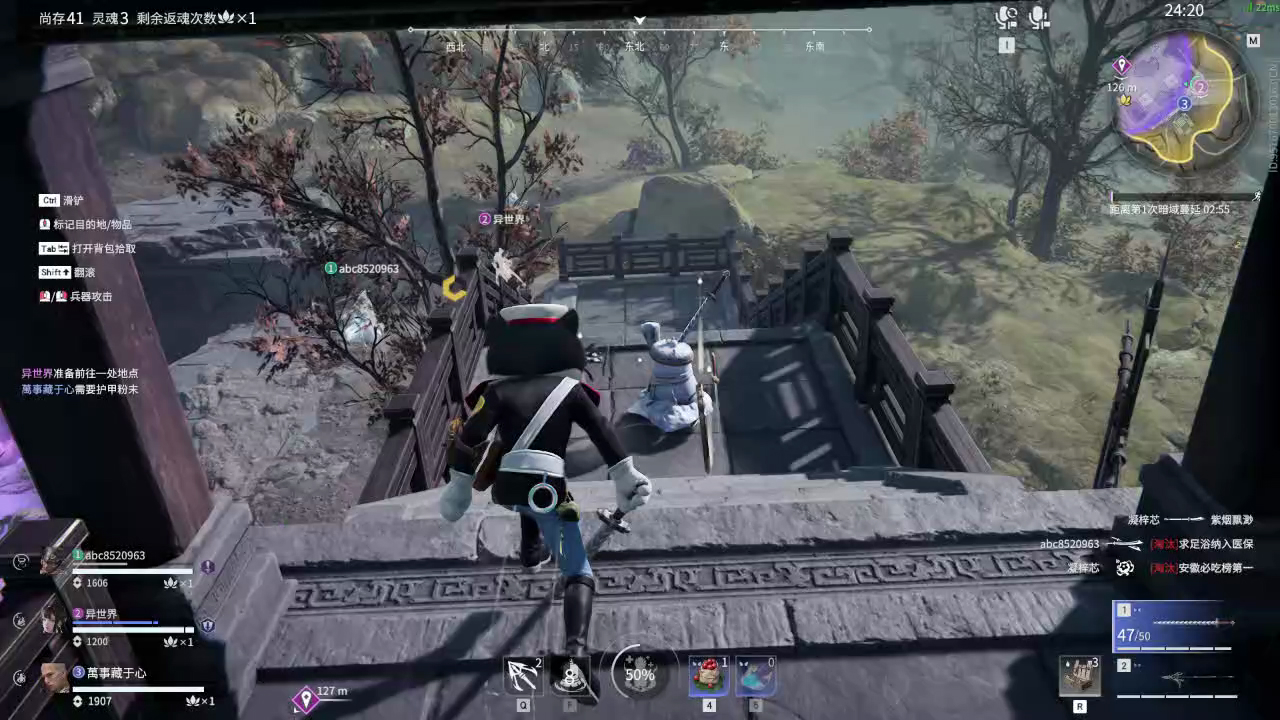Open the full map via the M key icon
The height and width of the screenshot is (720, 1280).
[x=1253, y=41]
